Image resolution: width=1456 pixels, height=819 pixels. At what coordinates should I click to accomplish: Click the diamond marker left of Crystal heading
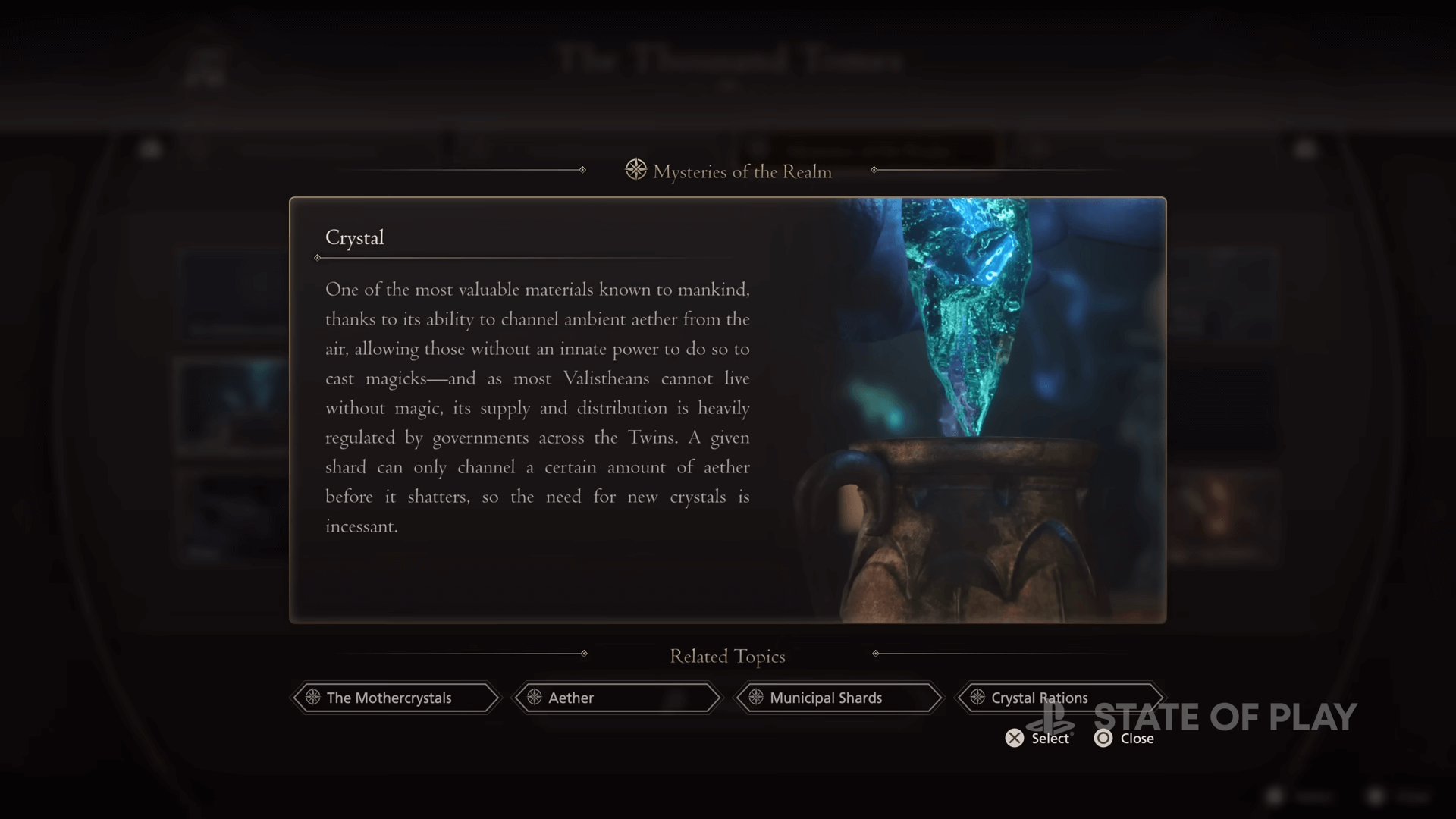pyautogui.click(x=318, y=258)
